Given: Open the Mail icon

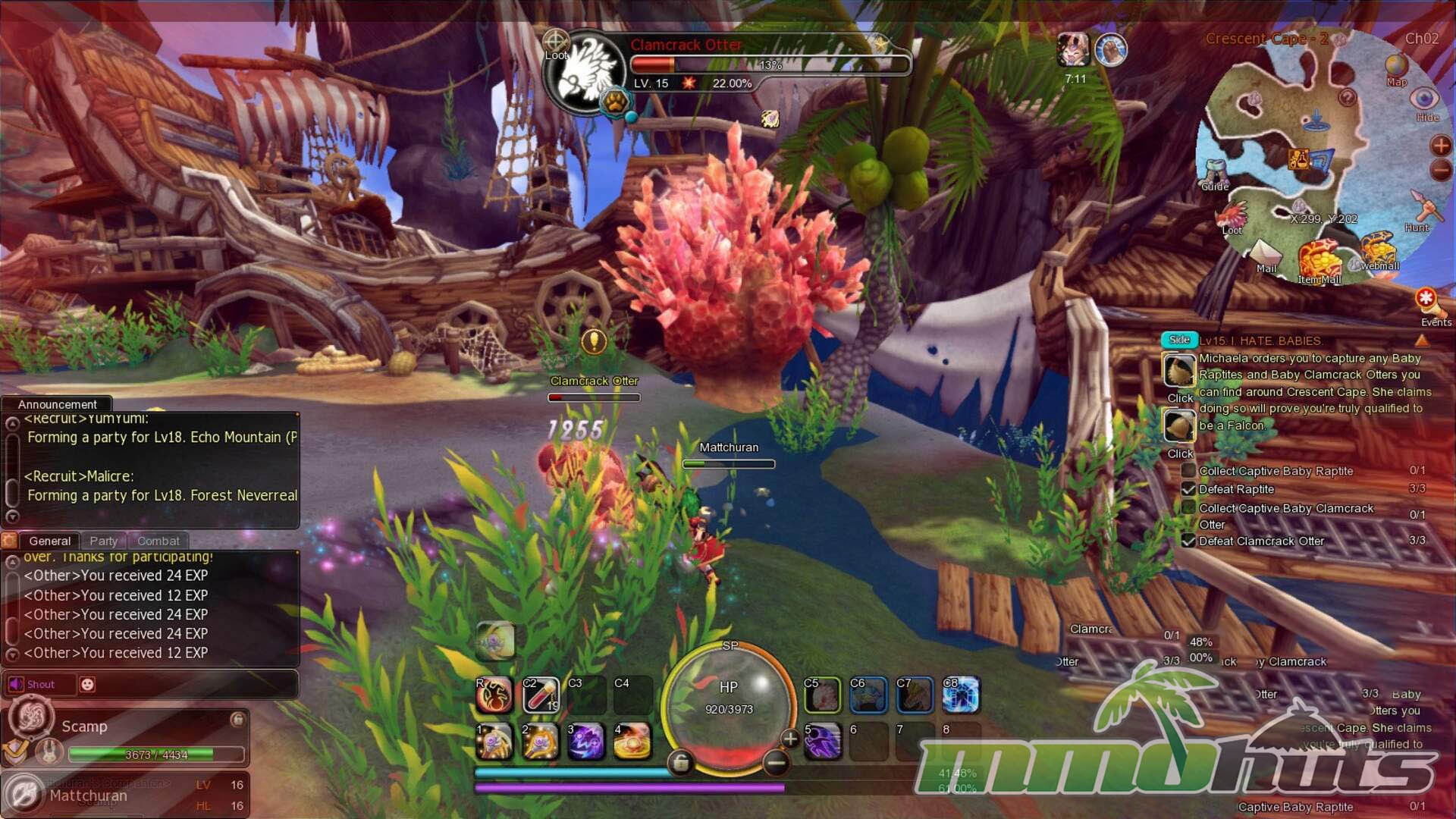Looking at the screenshot, I should coord(1265,255).
